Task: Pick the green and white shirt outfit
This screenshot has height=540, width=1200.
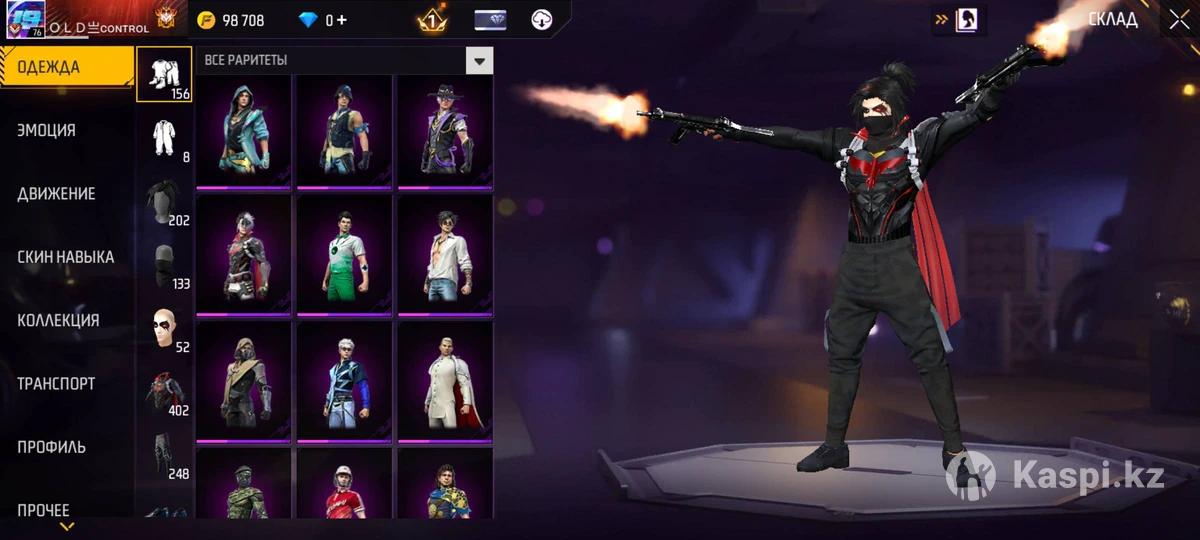Action: pos(344,255)
